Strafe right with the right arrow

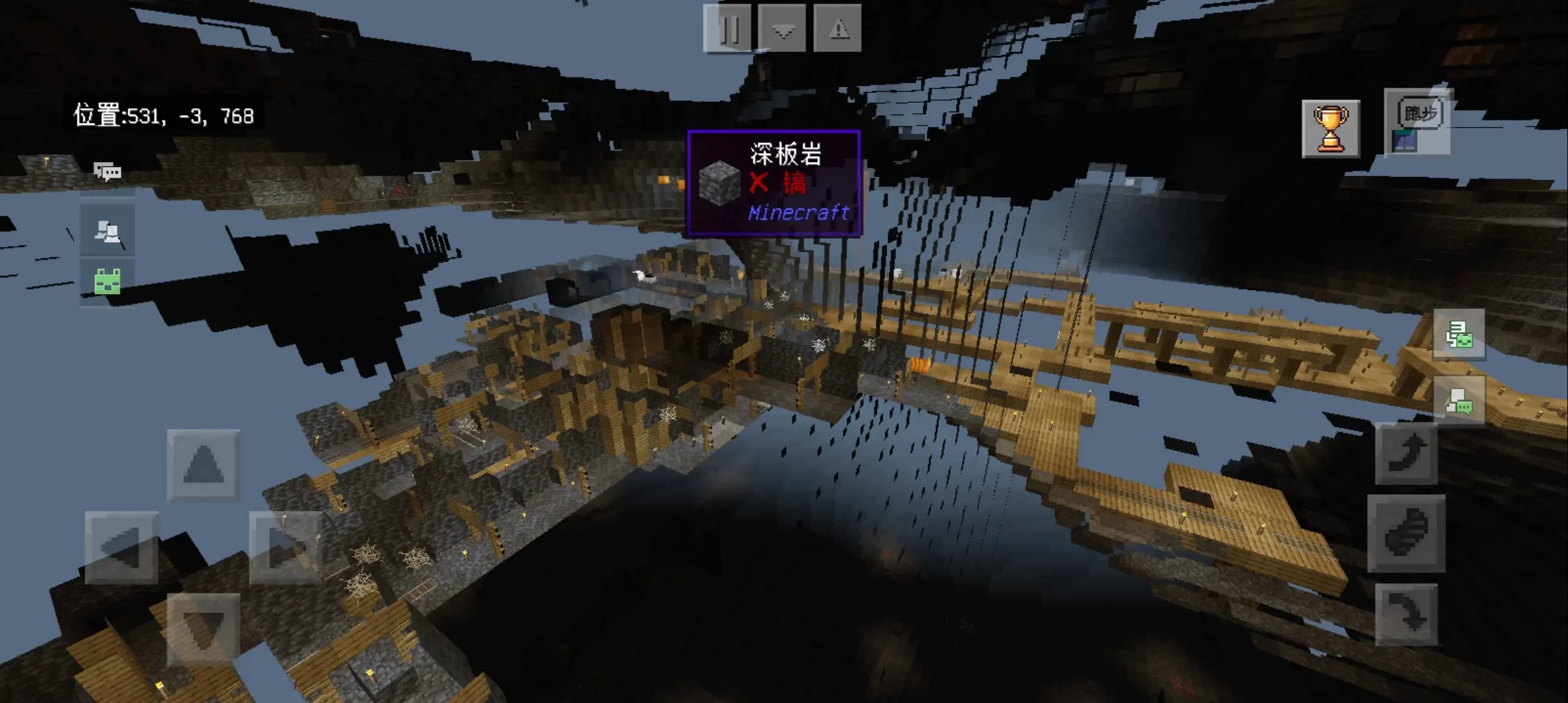[x=285, y=547]
